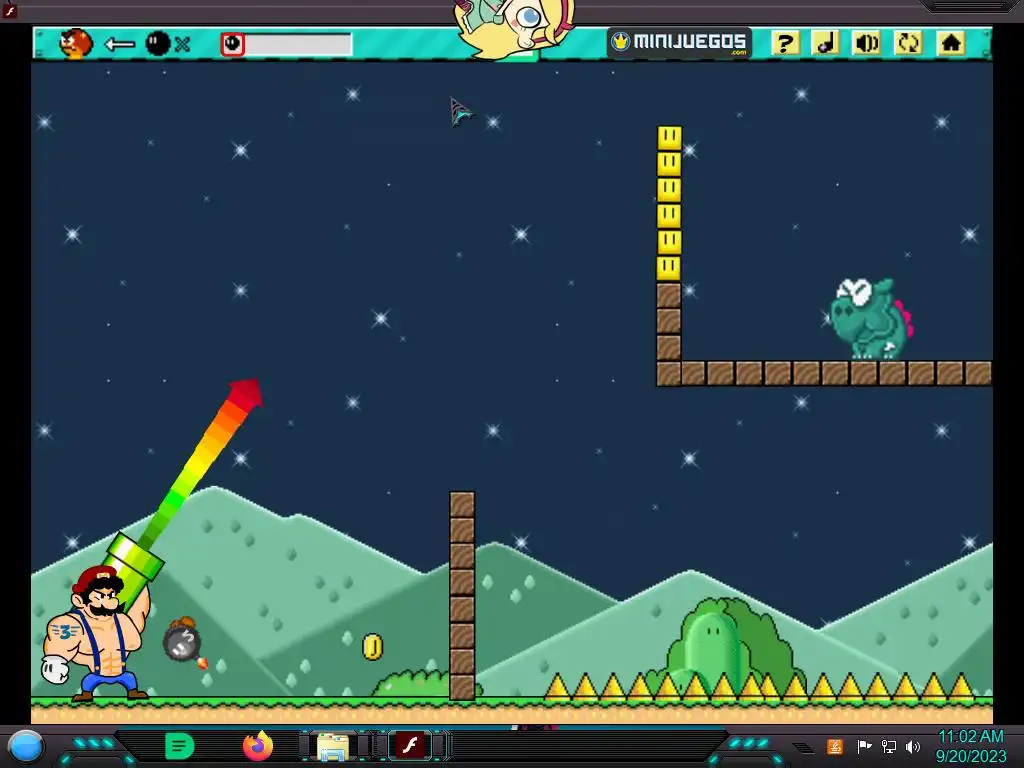
Task: Visit the Minijuegos.com logo link
Action: pyautogui.click(x=679, y=43)
